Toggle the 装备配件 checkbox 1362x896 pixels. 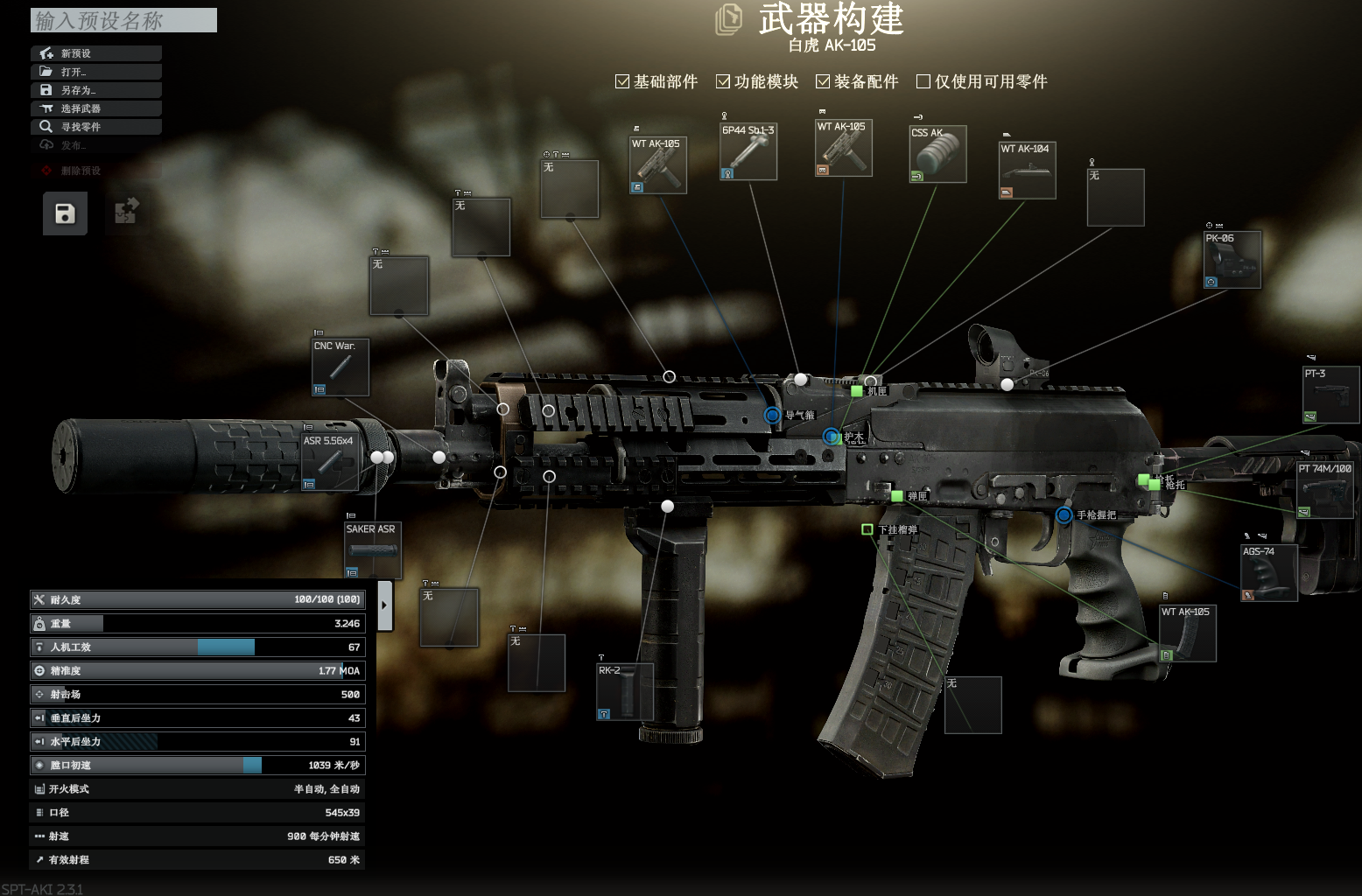(823, 81)
